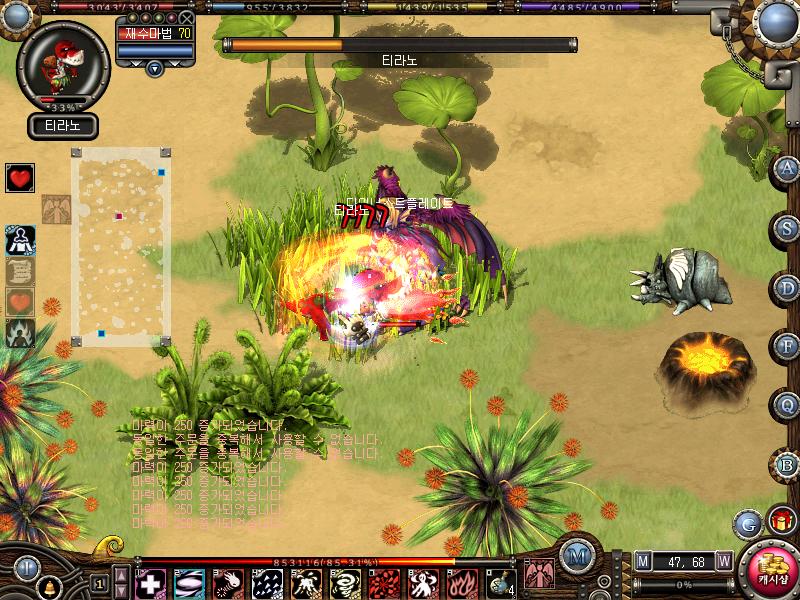Screen dimensions: 800x600
Task: Click the B side menu button
Action: [x=787, y=465]
